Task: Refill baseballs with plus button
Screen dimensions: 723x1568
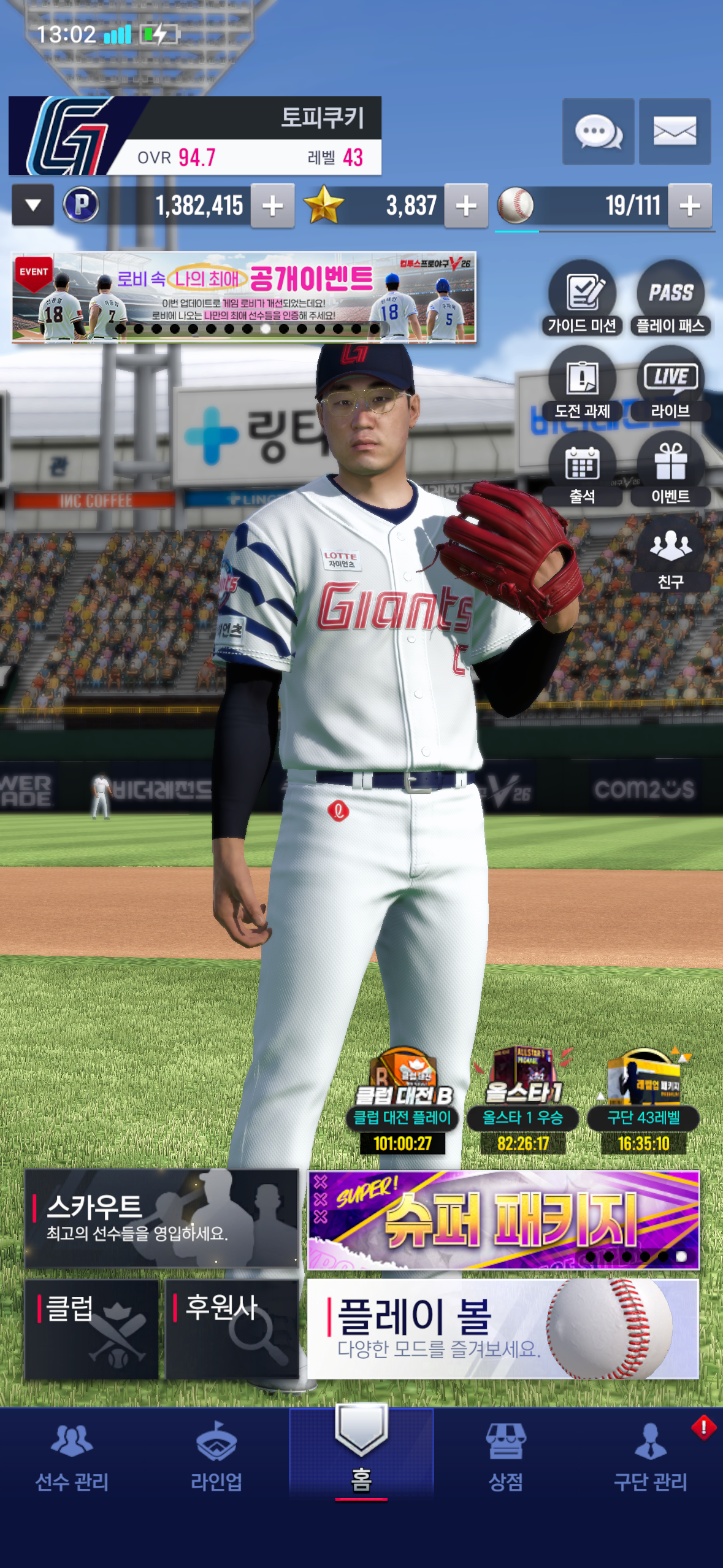Action: [690, 206]
